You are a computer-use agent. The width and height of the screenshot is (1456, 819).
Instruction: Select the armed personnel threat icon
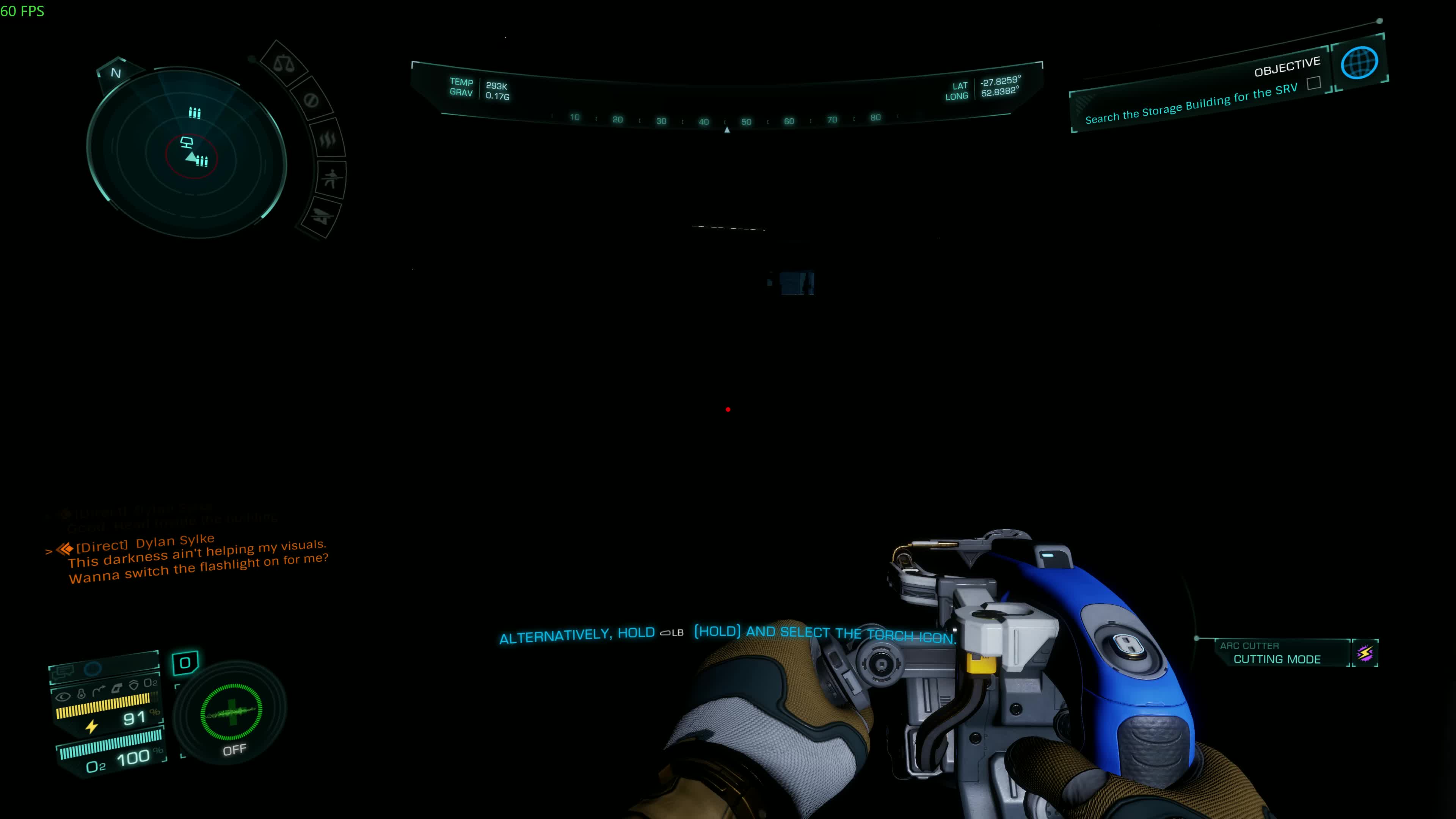click(333, 177)
